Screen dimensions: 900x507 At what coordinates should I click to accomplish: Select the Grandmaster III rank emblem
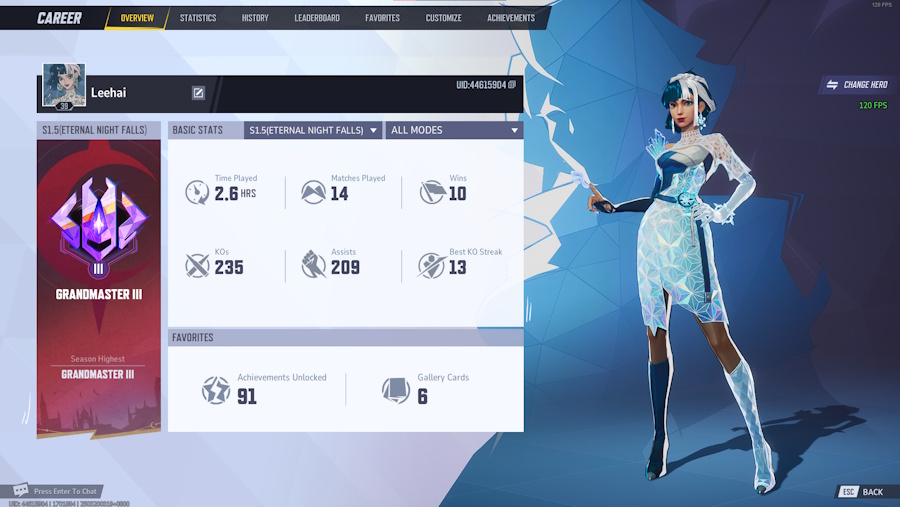(x=98, y=224)
